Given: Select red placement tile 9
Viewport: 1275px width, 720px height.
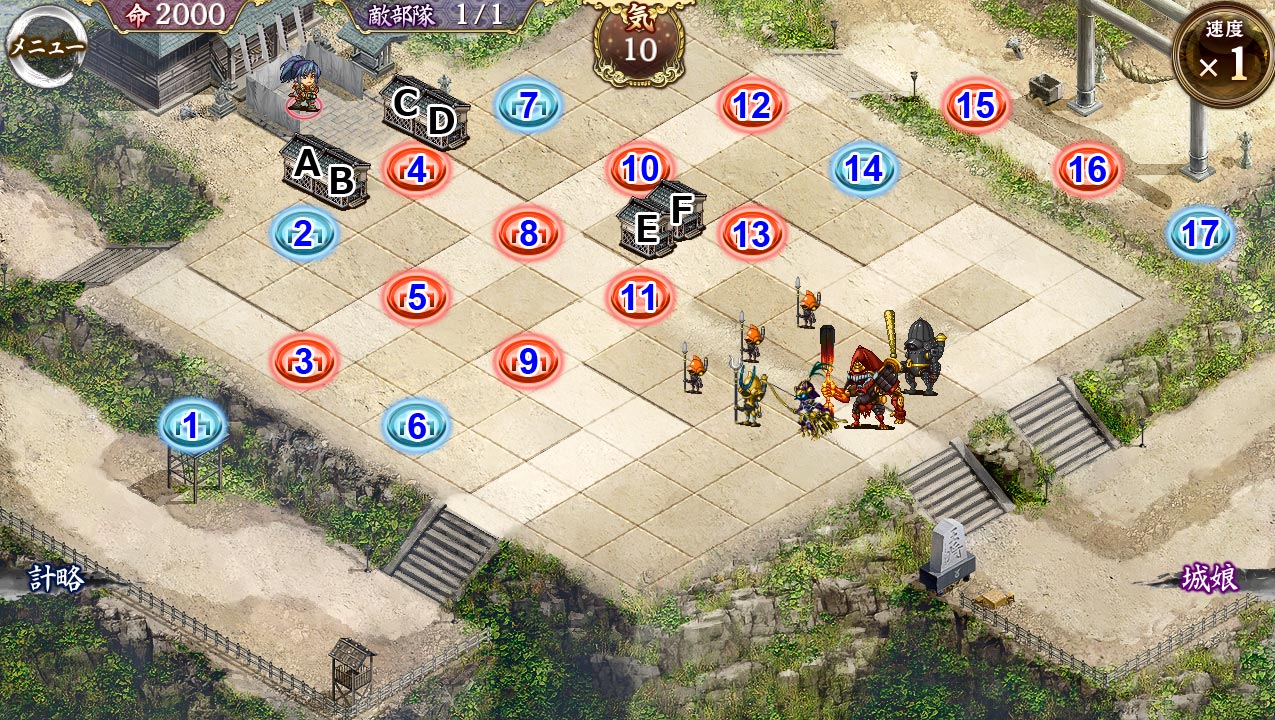Looking at the screenshot, I should 528,361.
